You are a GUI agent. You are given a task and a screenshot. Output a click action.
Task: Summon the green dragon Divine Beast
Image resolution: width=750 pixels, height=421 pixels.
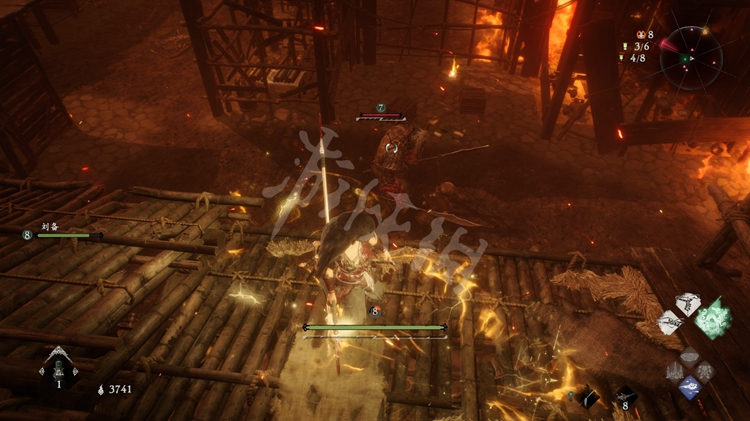pos(714,318)
